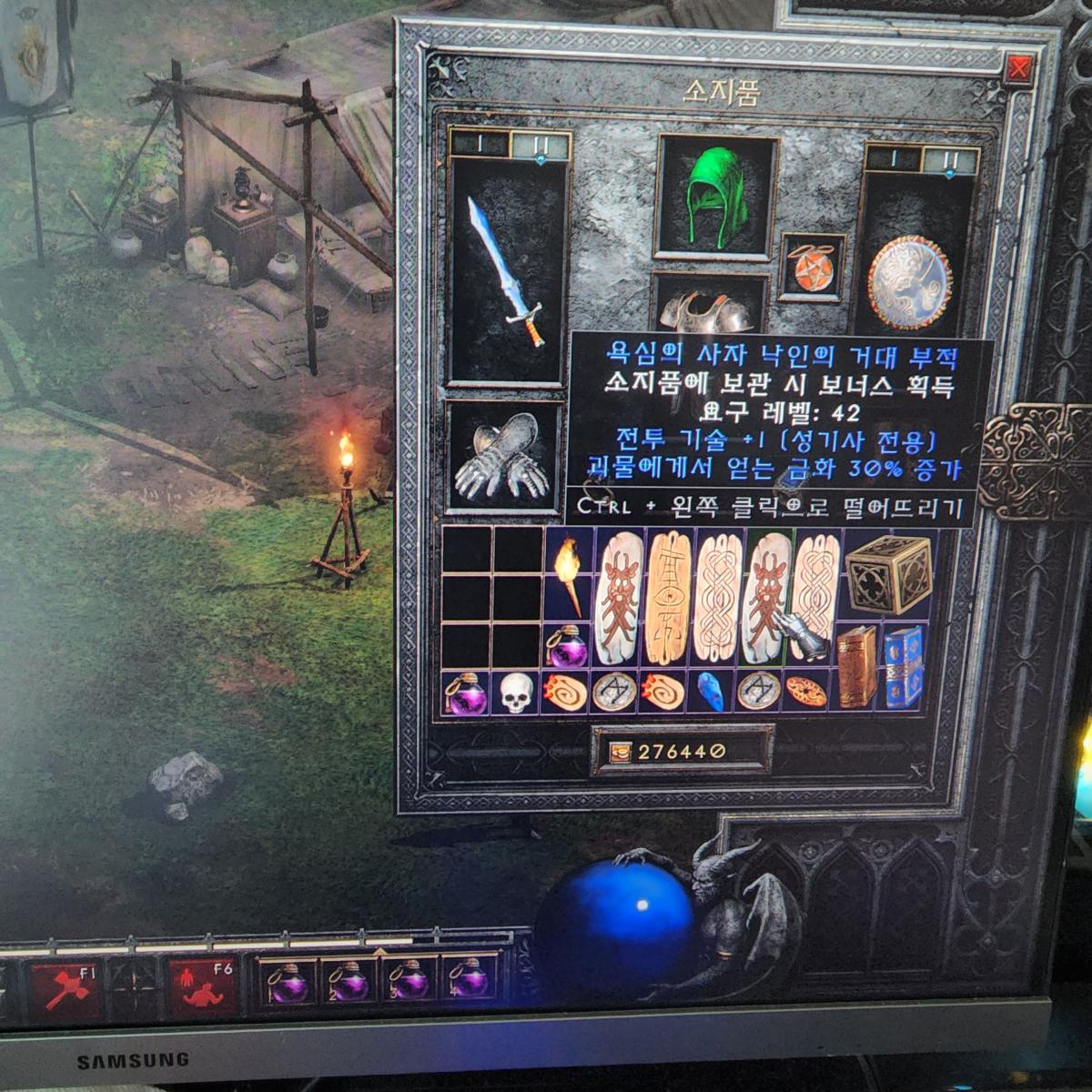Open the F6 skill button

(201, 987)
